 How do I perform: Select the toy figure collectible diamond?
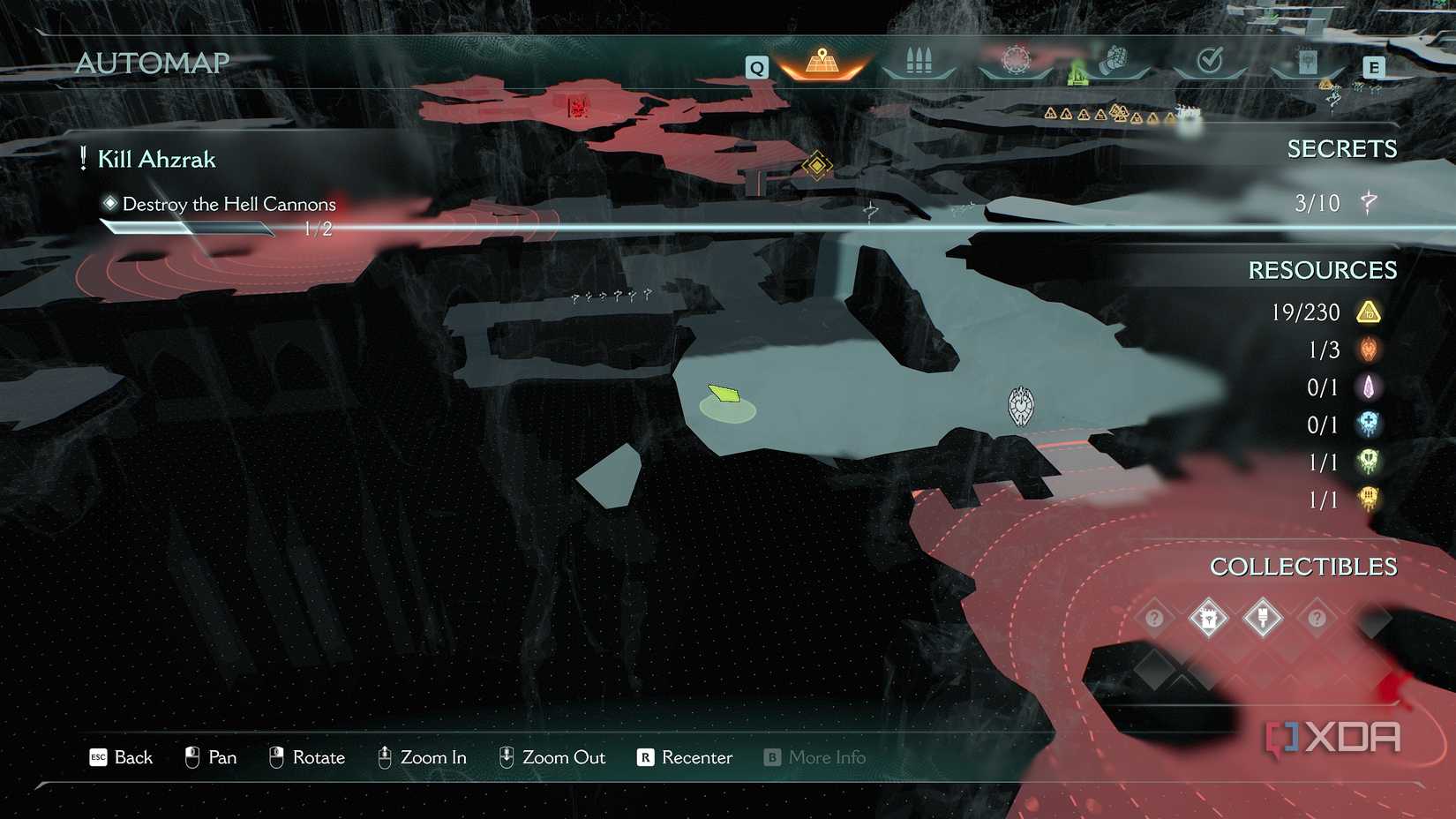(1208, 619)
